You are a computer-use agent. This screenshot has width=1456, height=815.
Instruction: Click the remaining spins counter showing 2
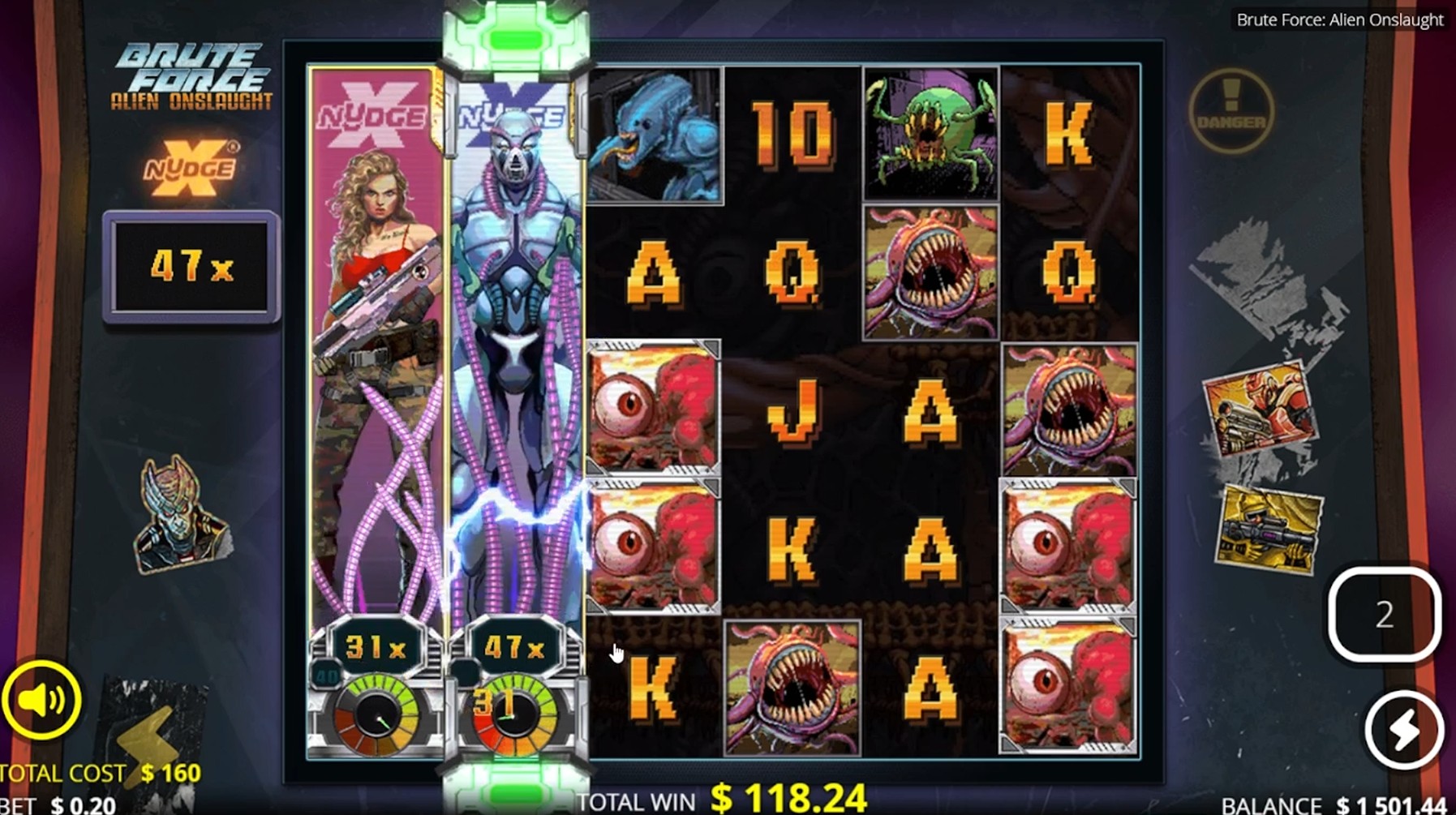point(1382,617)
